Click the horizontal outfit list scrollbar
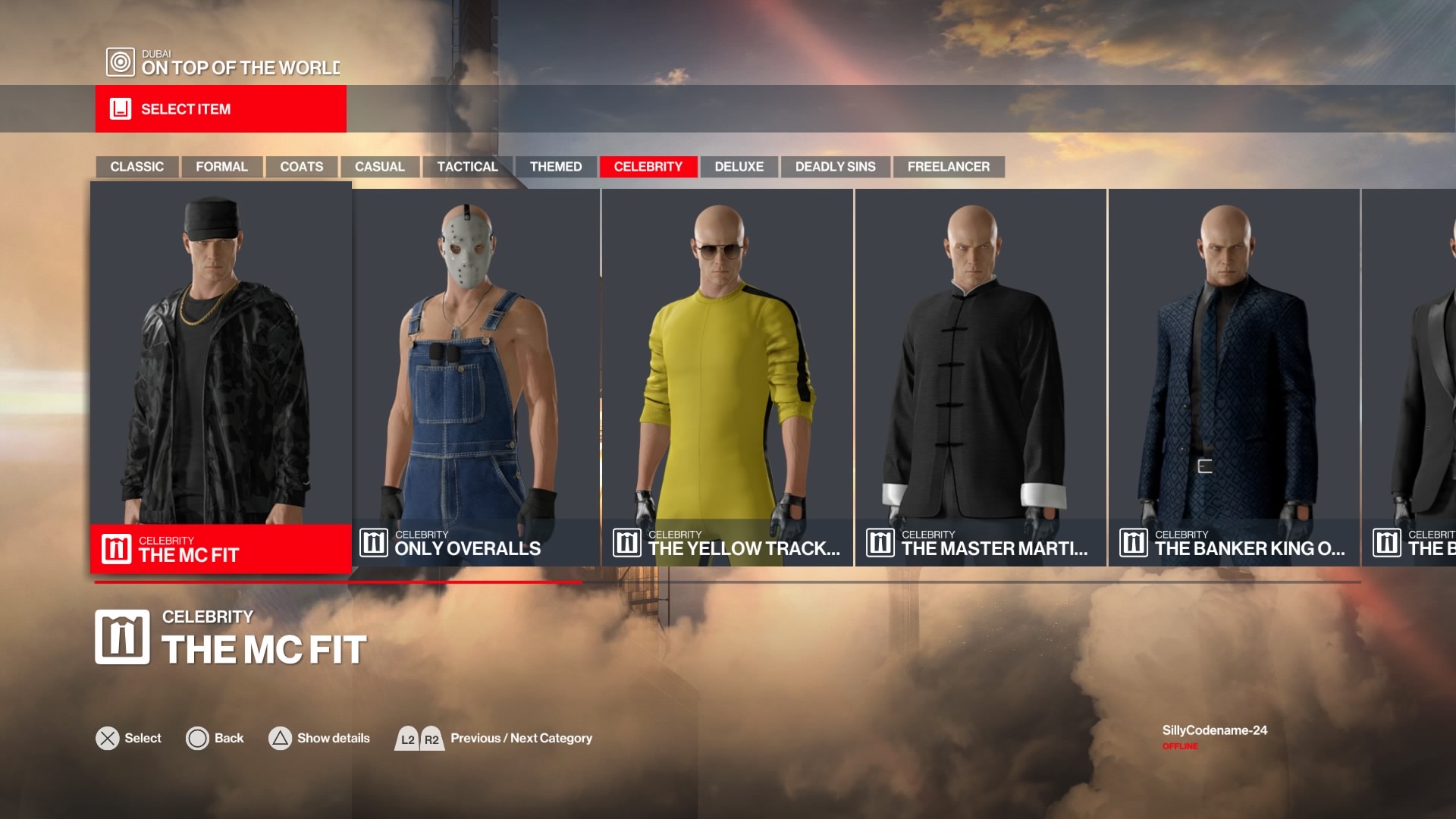 click(726, 582)
